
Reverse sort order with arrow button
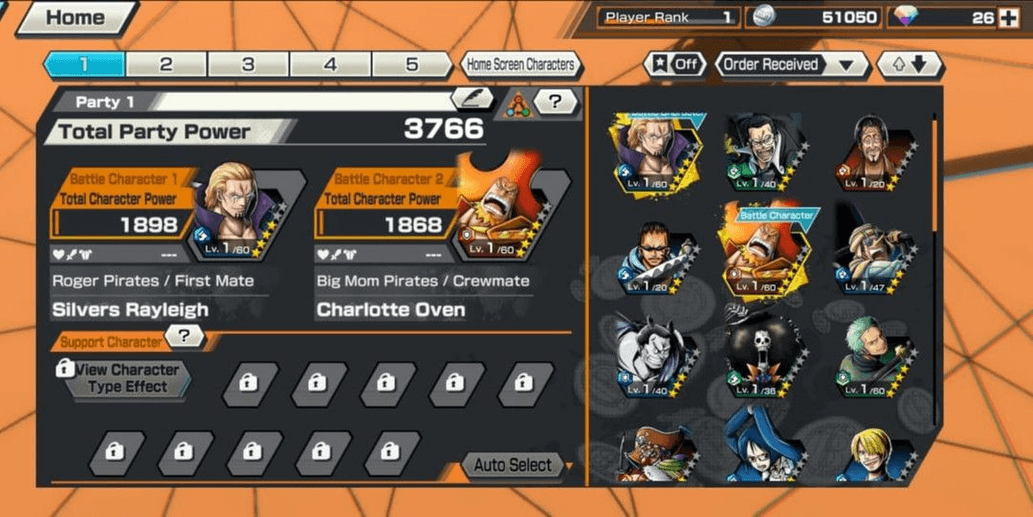point(909,65)
